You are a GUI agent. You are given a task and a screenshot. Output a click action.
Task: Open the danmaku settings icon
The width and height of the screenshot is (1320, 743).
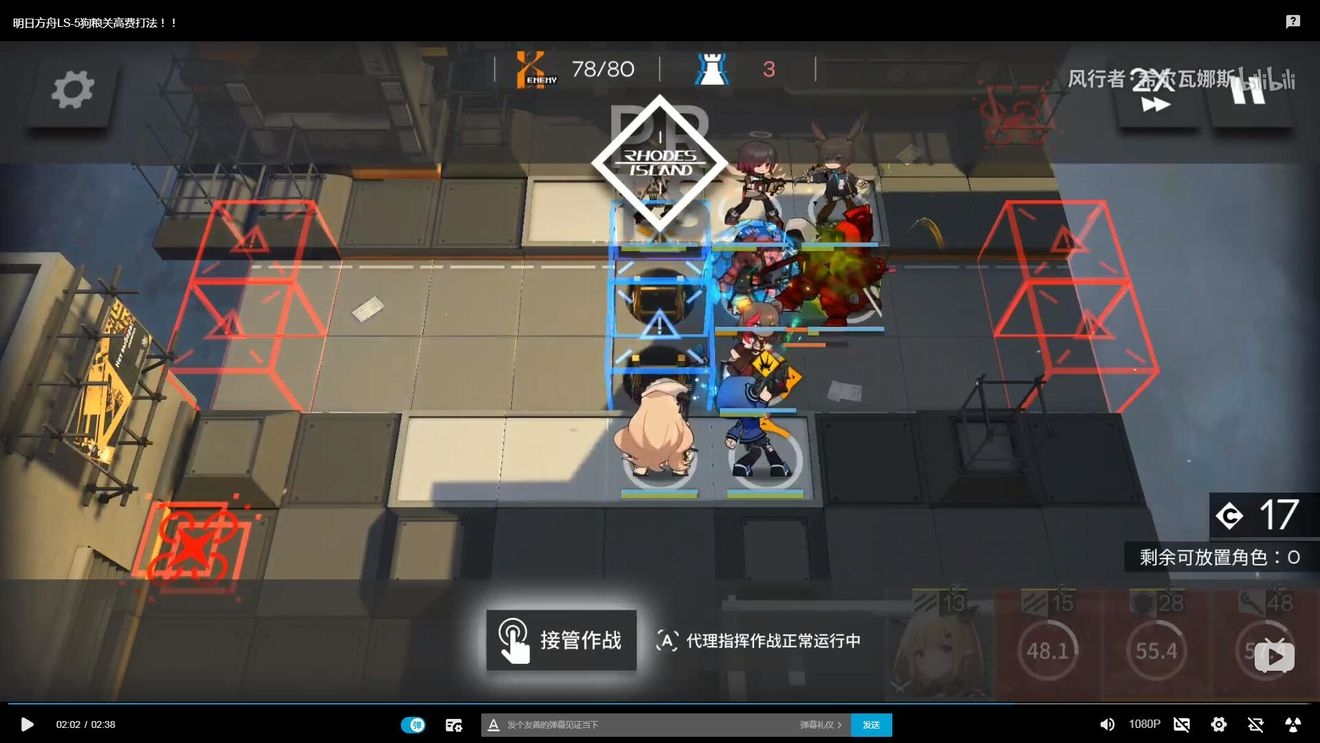click(454, 725)
